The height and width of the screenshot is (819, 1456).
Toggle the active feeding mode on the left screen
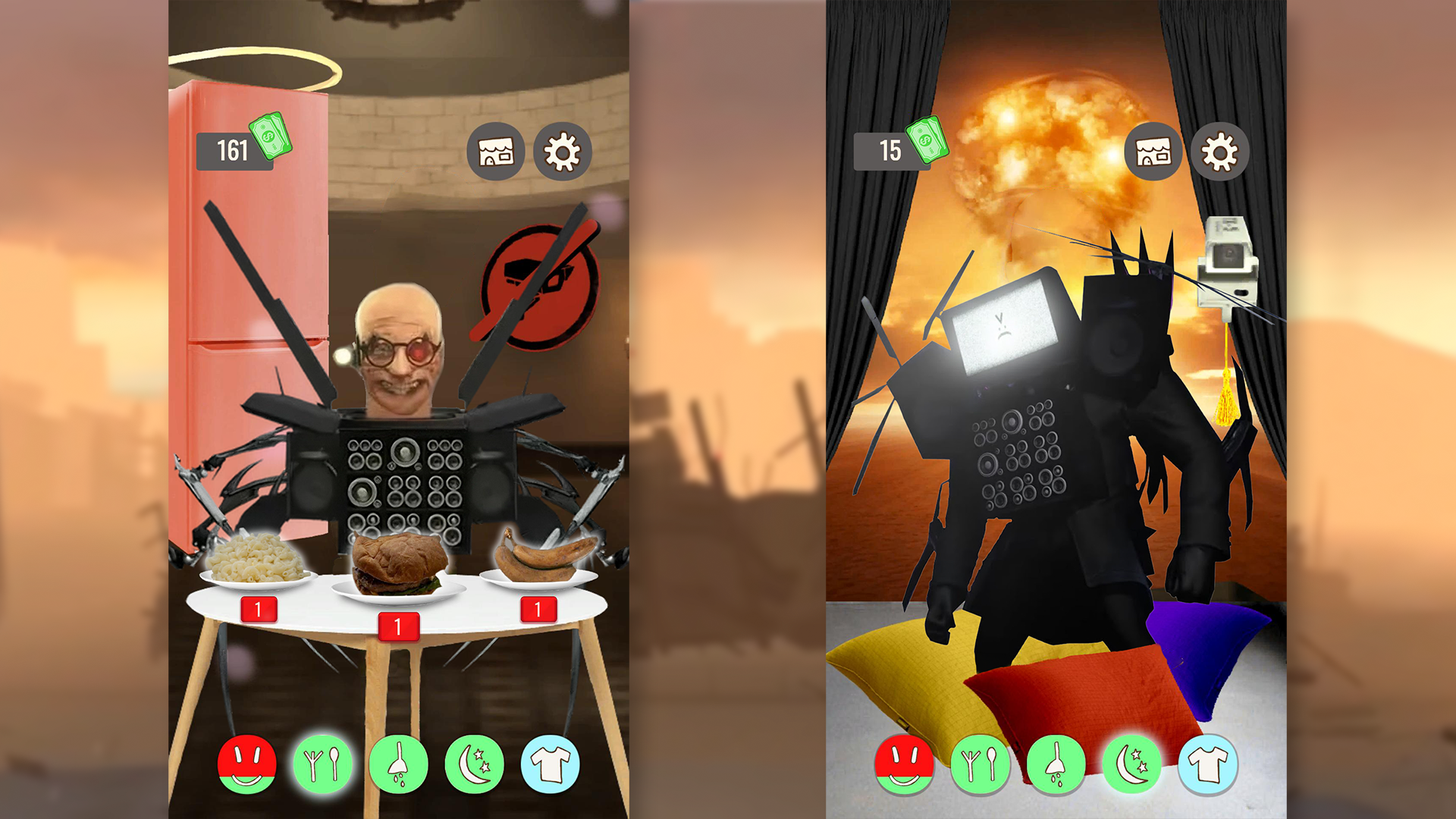tap(323, 764)
